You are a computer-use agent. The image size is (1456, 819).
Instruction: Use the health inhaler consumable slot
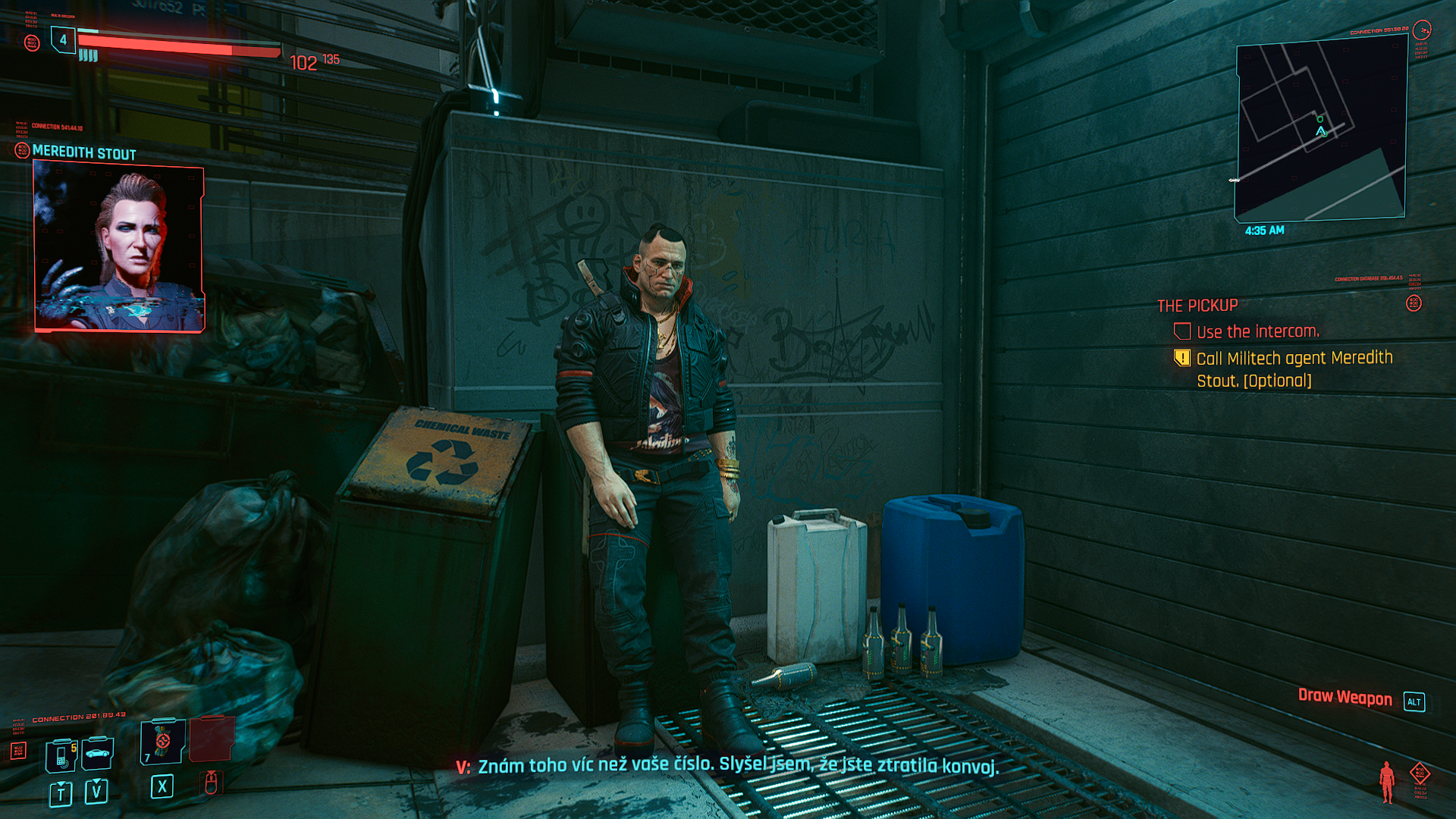tap(162, 742)
